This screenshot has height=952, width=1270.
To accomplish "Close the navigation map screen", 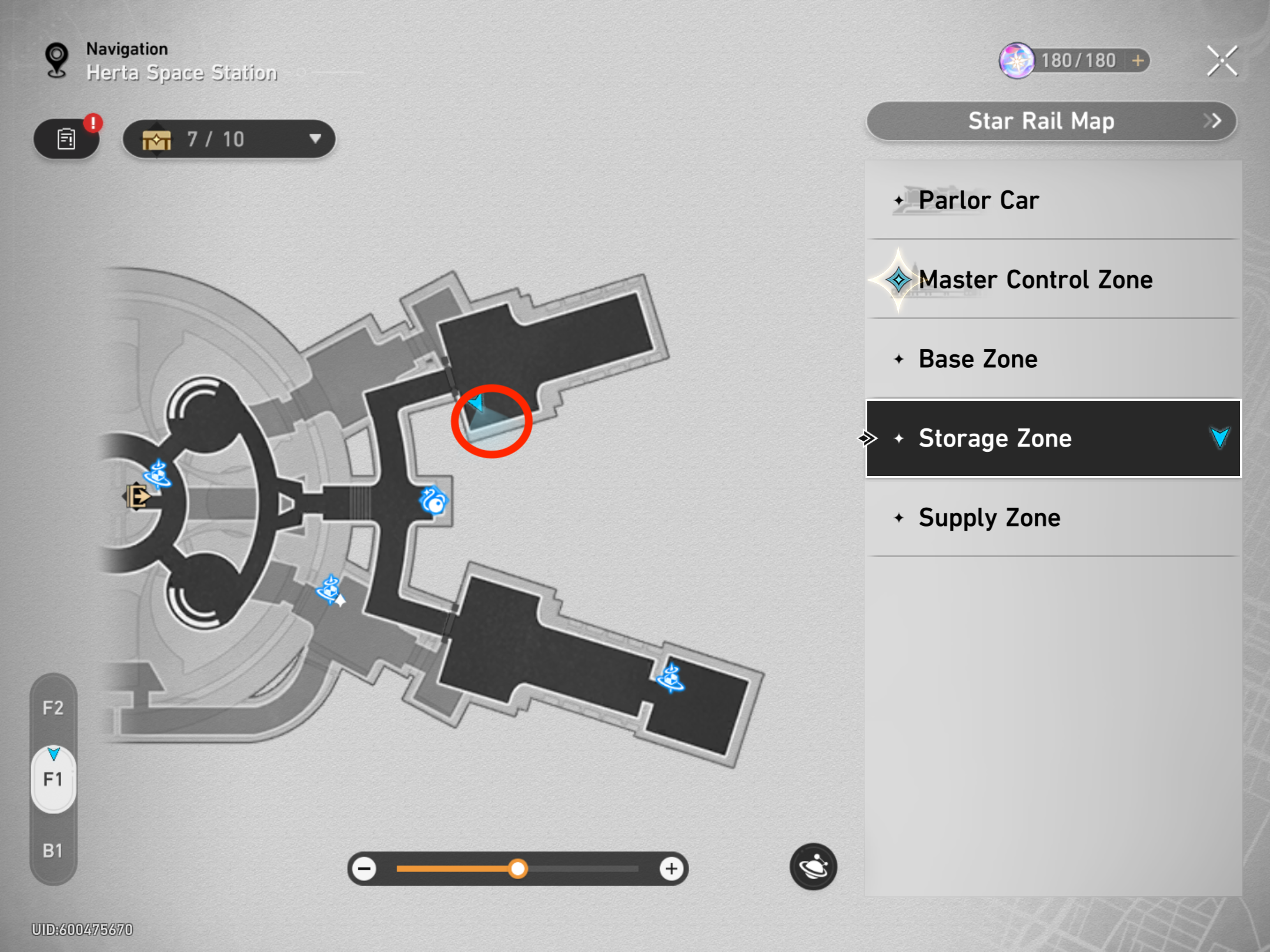I will pyautogui.click(x=1222, y=61).
